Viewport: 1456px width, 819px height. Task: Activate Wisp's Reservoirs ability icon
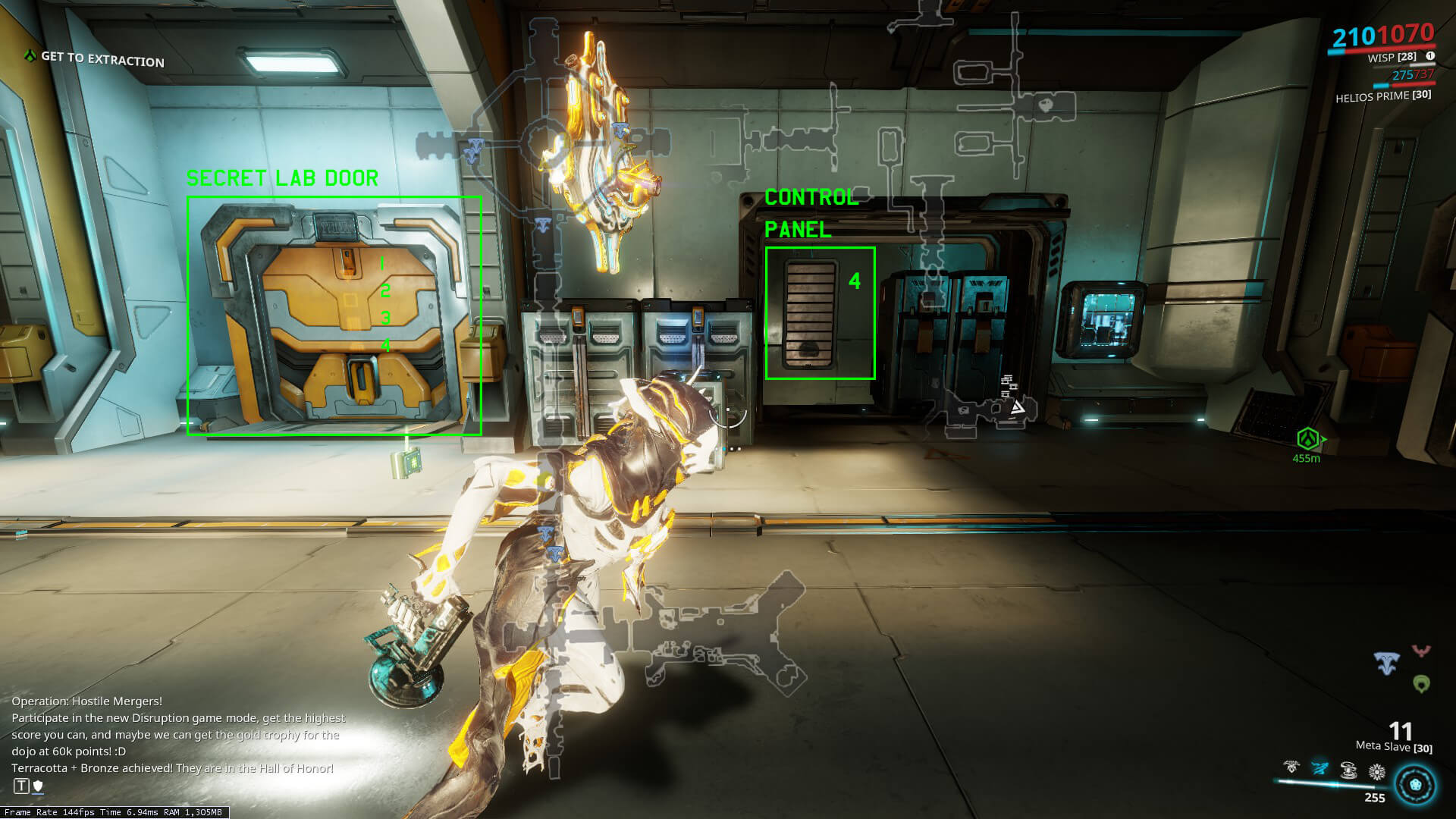click(x=1291, y=768)
